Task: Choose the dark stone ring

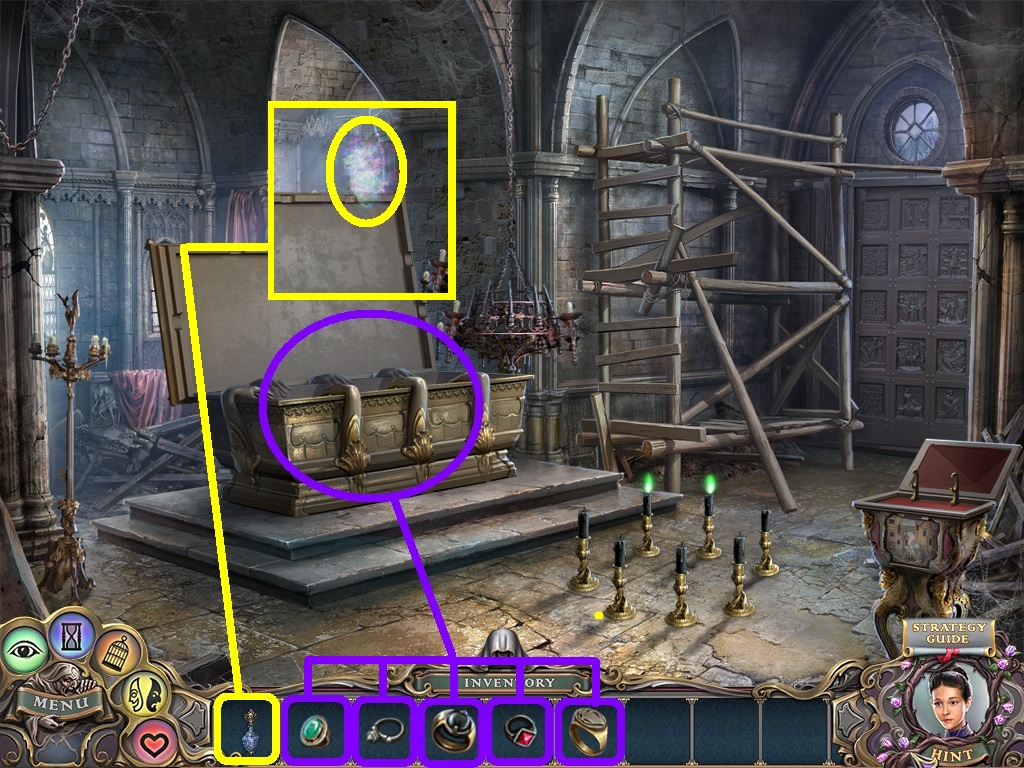Action: pos(452,732)
